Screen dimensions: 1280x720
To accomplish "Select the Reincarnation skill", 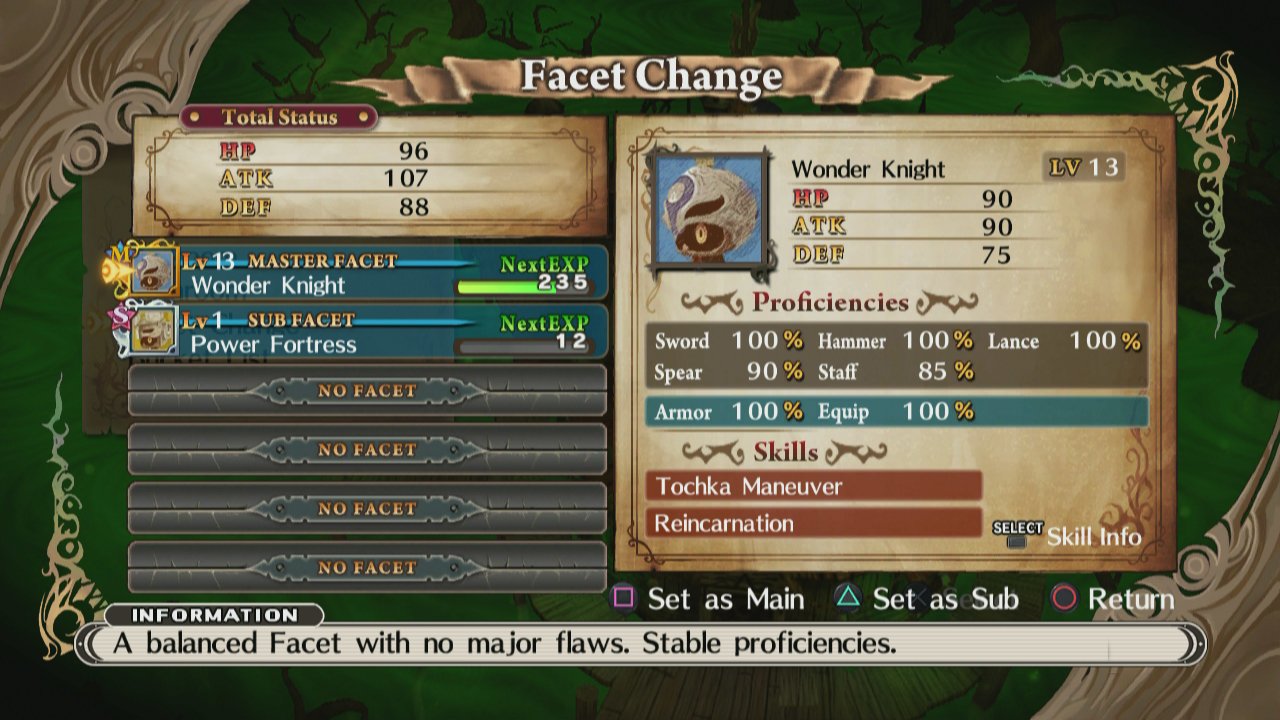I will 812,523.
